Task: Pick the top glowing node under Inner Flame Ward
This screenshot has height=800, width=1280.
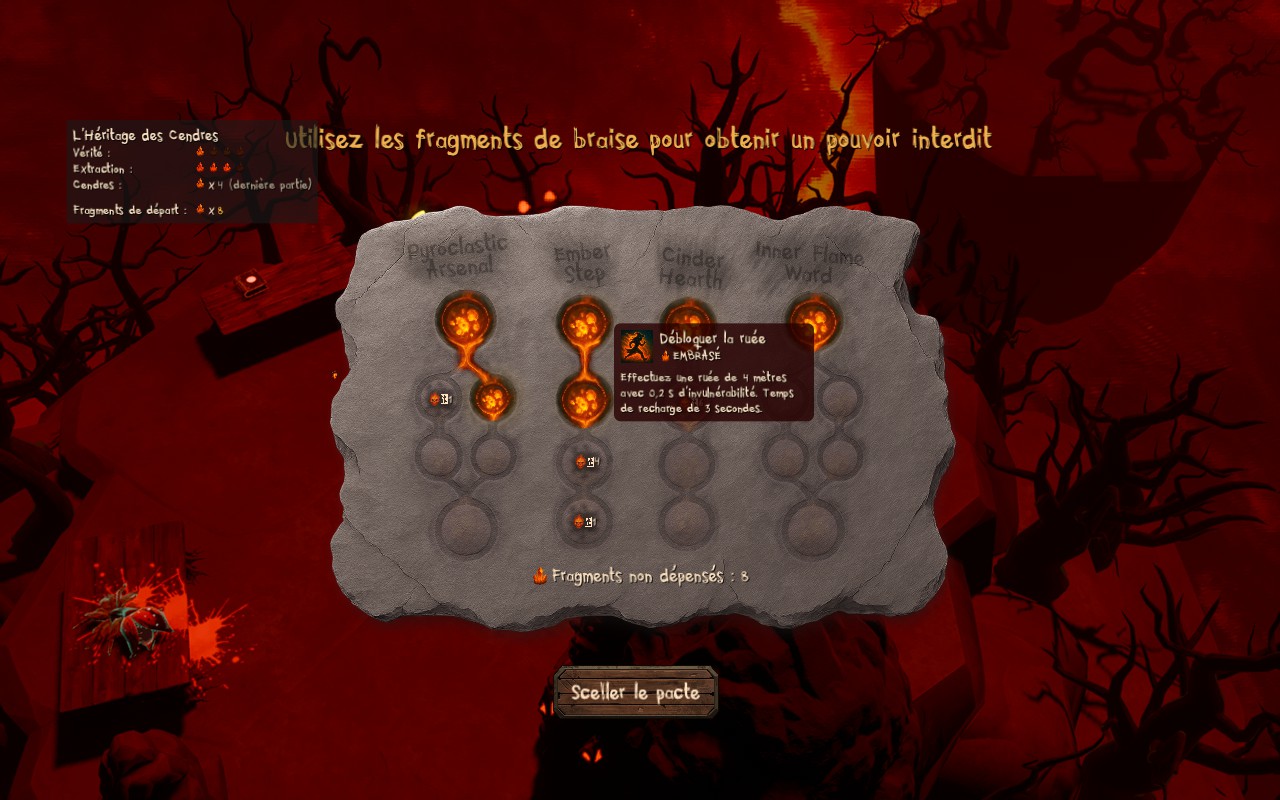Action: (812, 320)
